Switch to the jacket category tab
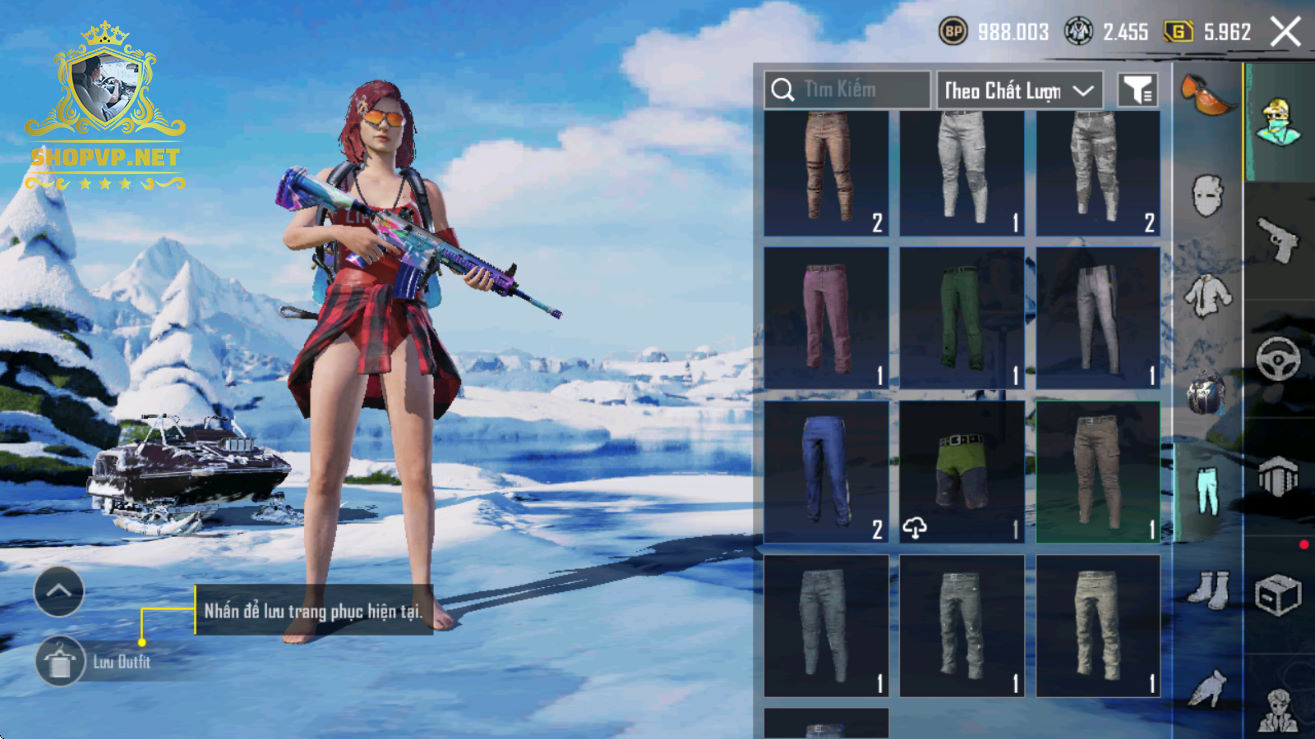 [x=1207, y=294]
